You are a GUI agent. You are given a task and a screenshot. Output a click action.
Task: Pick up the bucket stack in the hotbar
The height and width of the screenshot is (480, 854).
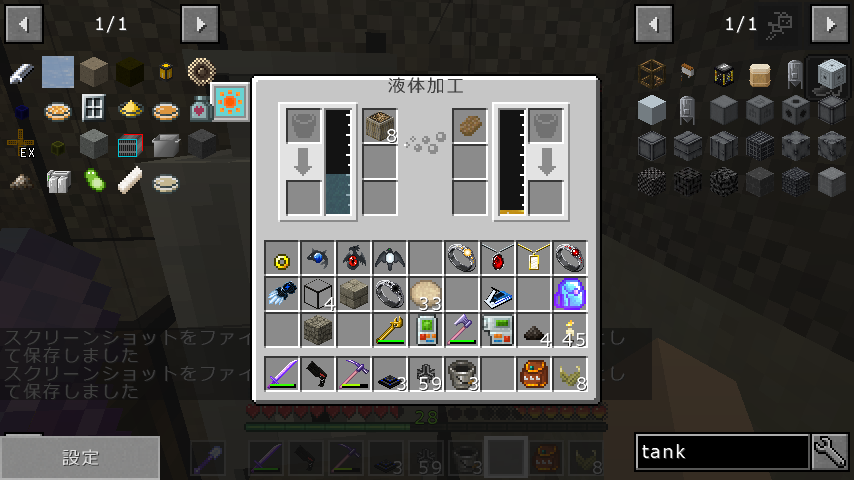[x=462, y=373]
